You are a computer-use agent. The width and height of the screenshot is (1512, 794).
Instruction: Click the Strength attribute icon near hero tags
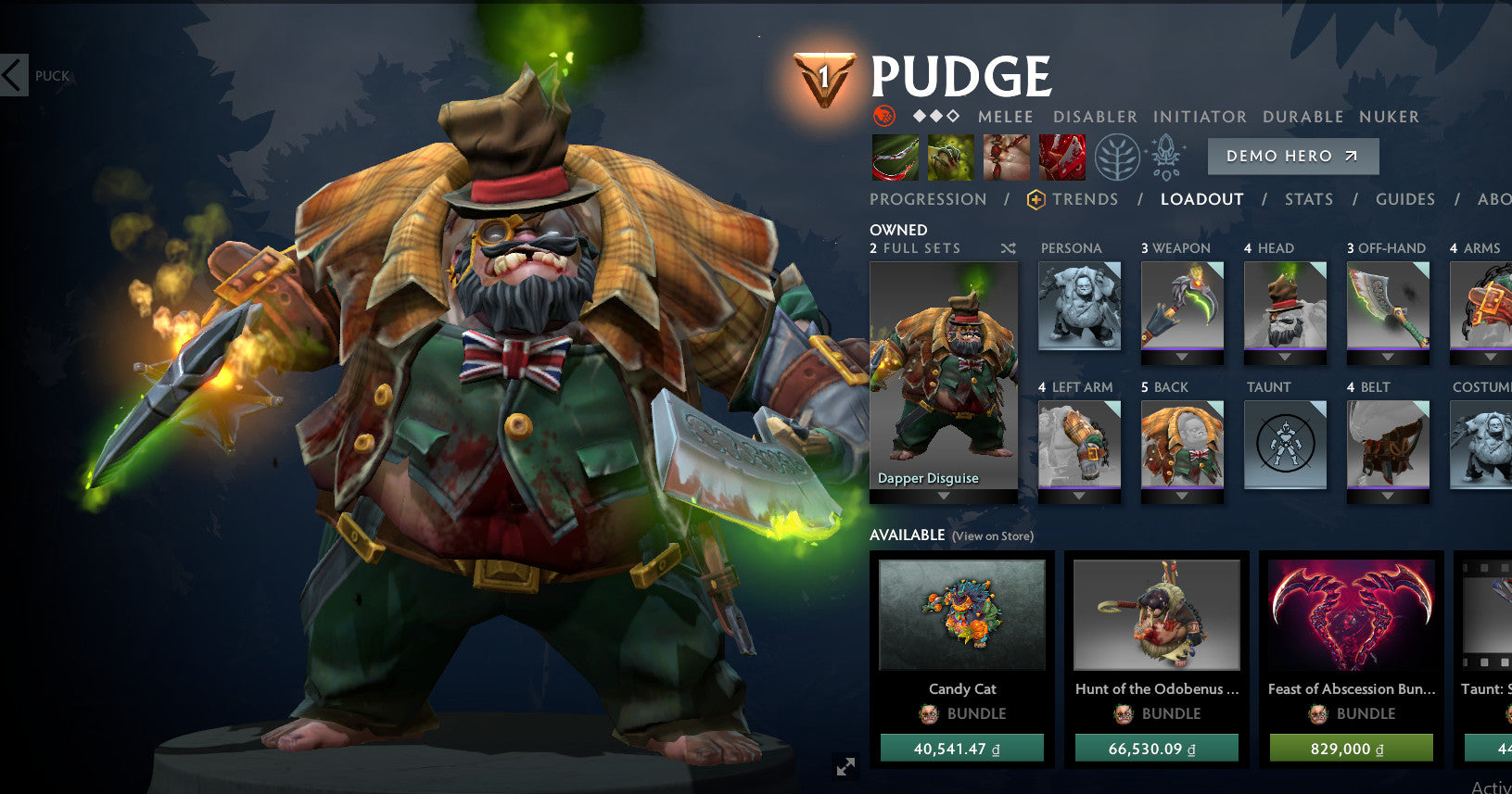[x=883, y=117]
